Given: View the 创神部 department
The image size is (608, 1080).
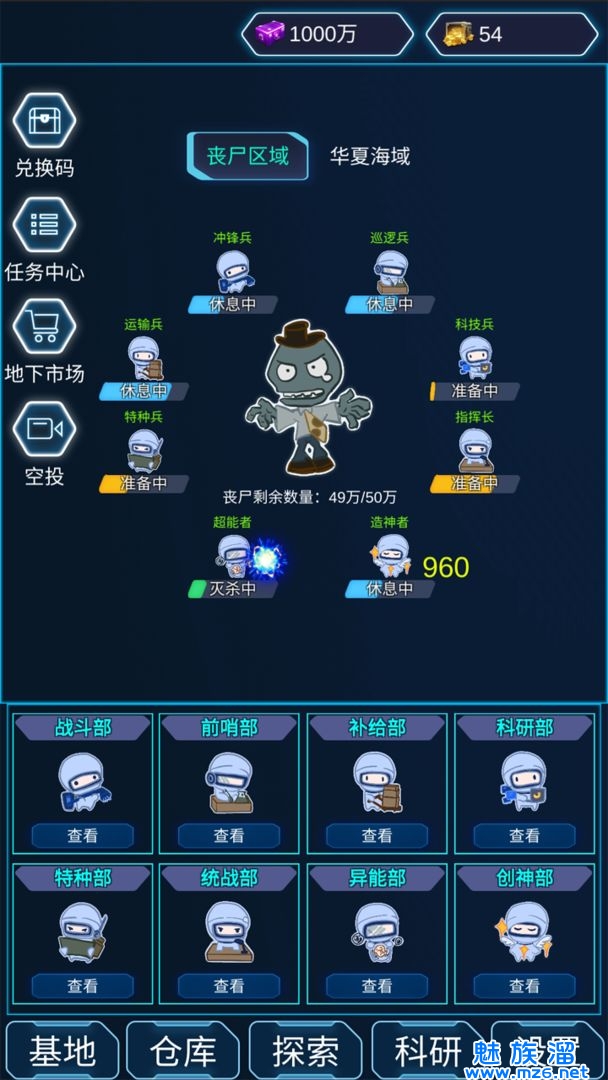Looking at the screenshot, I should pos(524,985).
